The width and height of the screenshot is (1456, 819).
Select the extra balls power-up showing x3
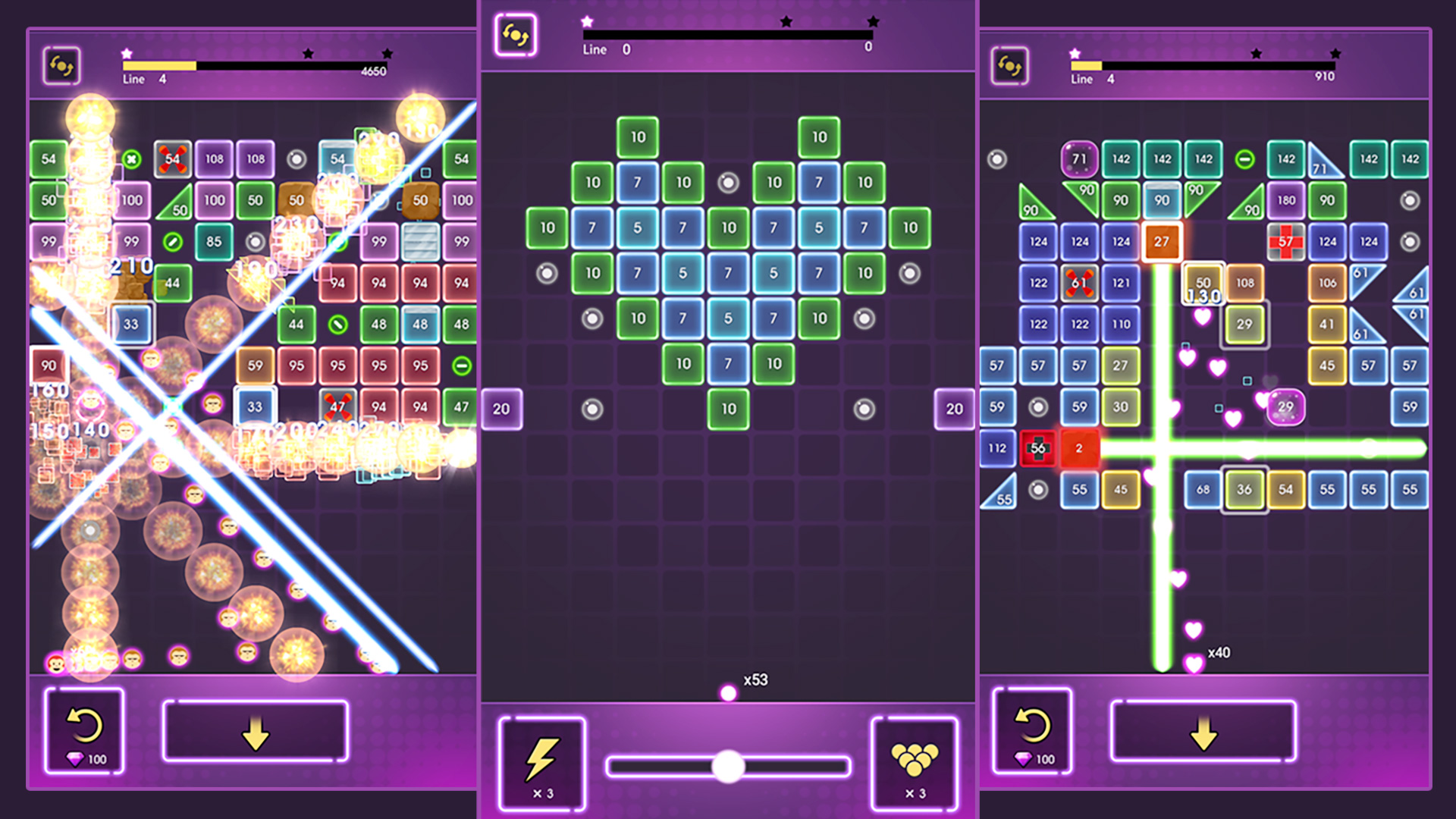[914, 763]
